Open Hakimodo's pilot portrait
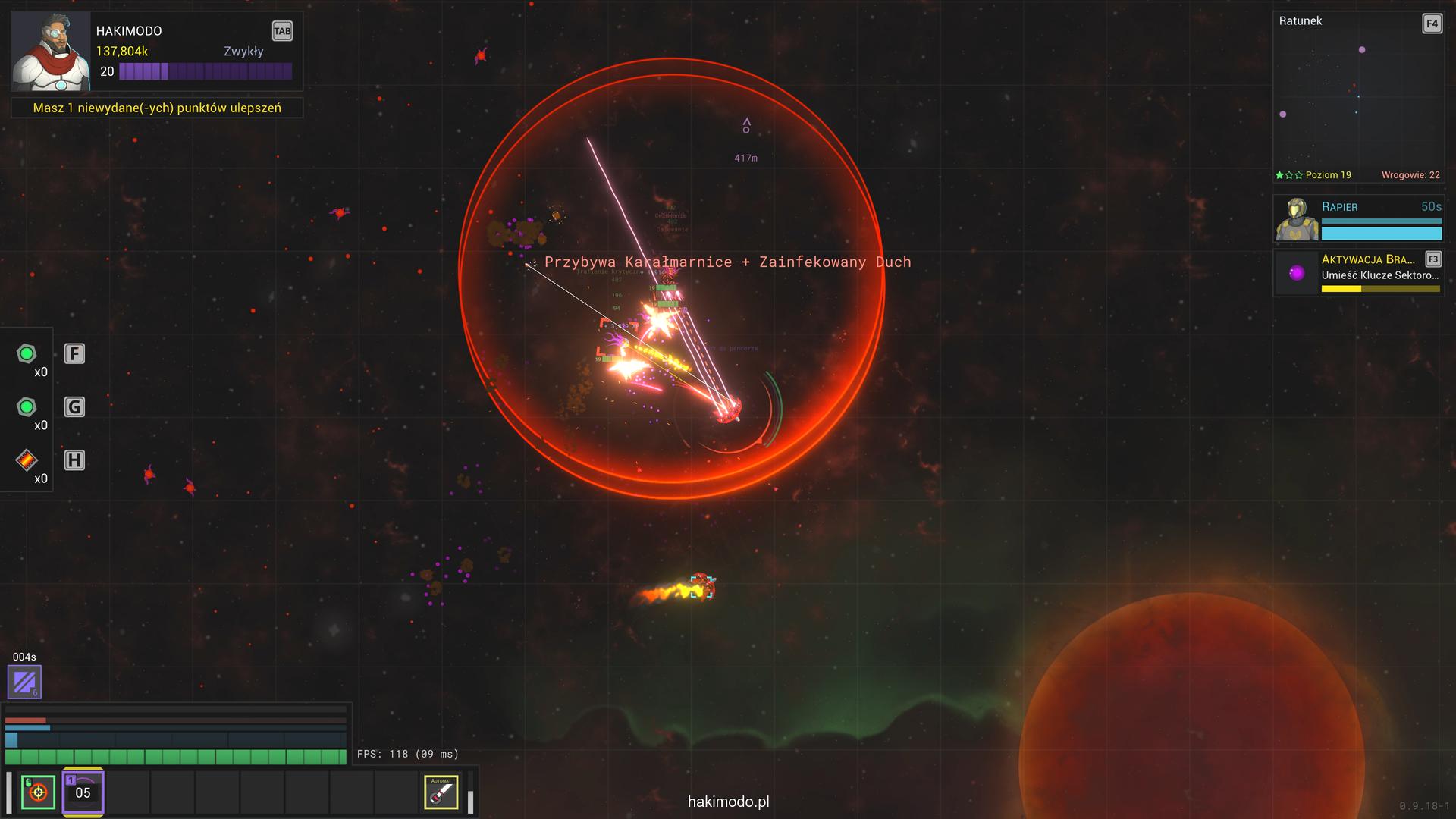The height and width of the screenshot is (819, 1456). coord(50,51)
